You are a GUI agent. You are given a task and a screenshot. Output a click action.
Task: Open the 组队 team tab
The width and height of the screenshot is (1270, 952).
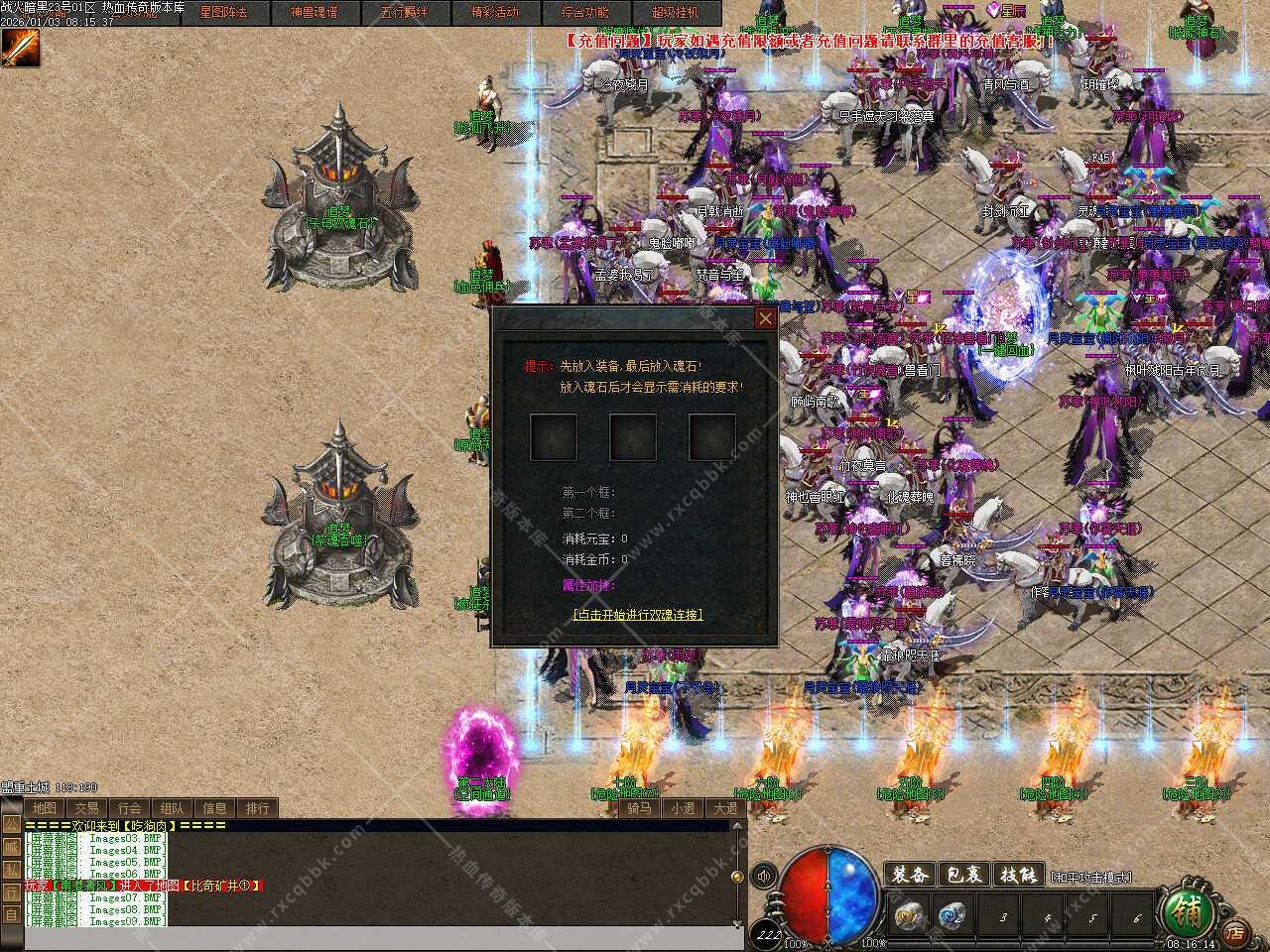(x=173, y=808)
